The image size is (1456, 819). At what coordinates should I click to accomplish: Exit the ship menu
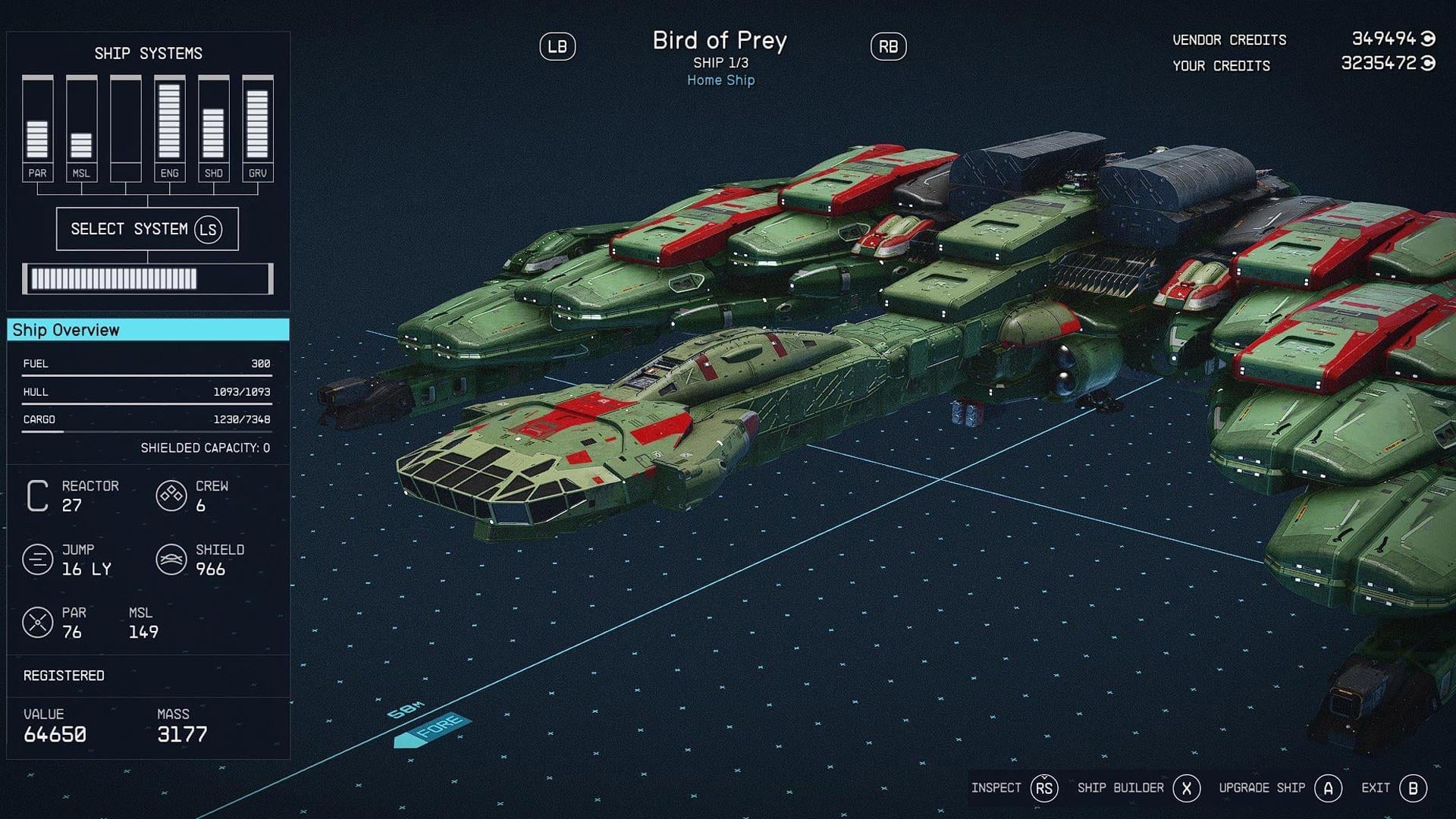pos(1394,789)
